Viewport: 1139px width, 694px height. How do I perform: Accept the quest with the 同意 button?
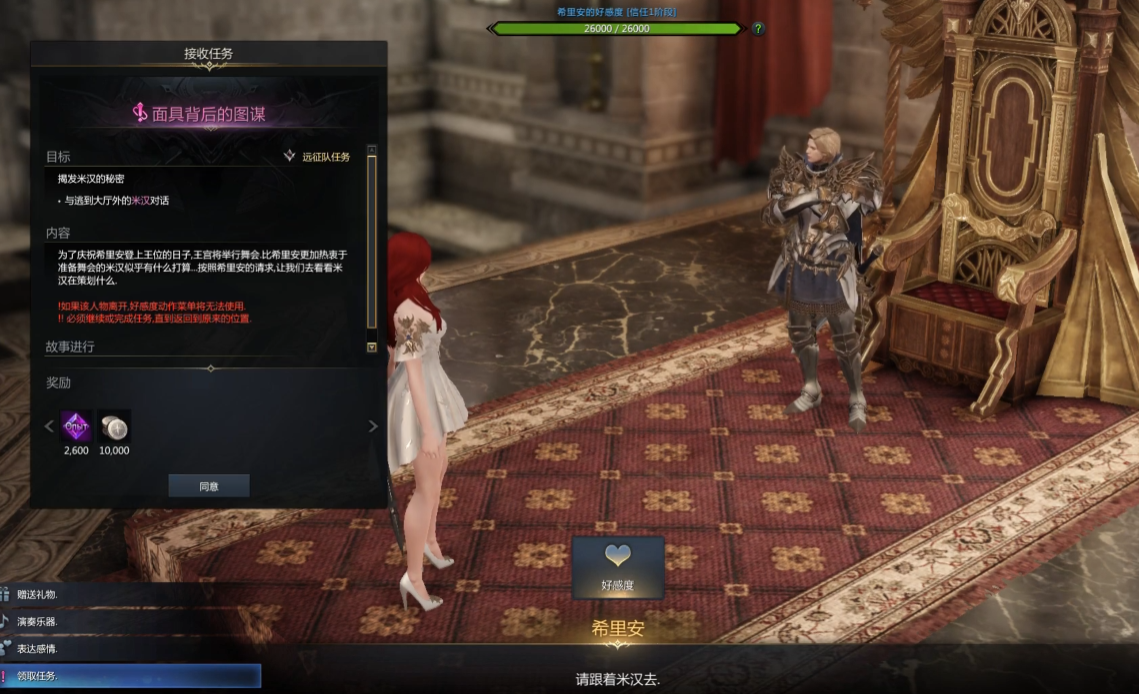point(208,486)
